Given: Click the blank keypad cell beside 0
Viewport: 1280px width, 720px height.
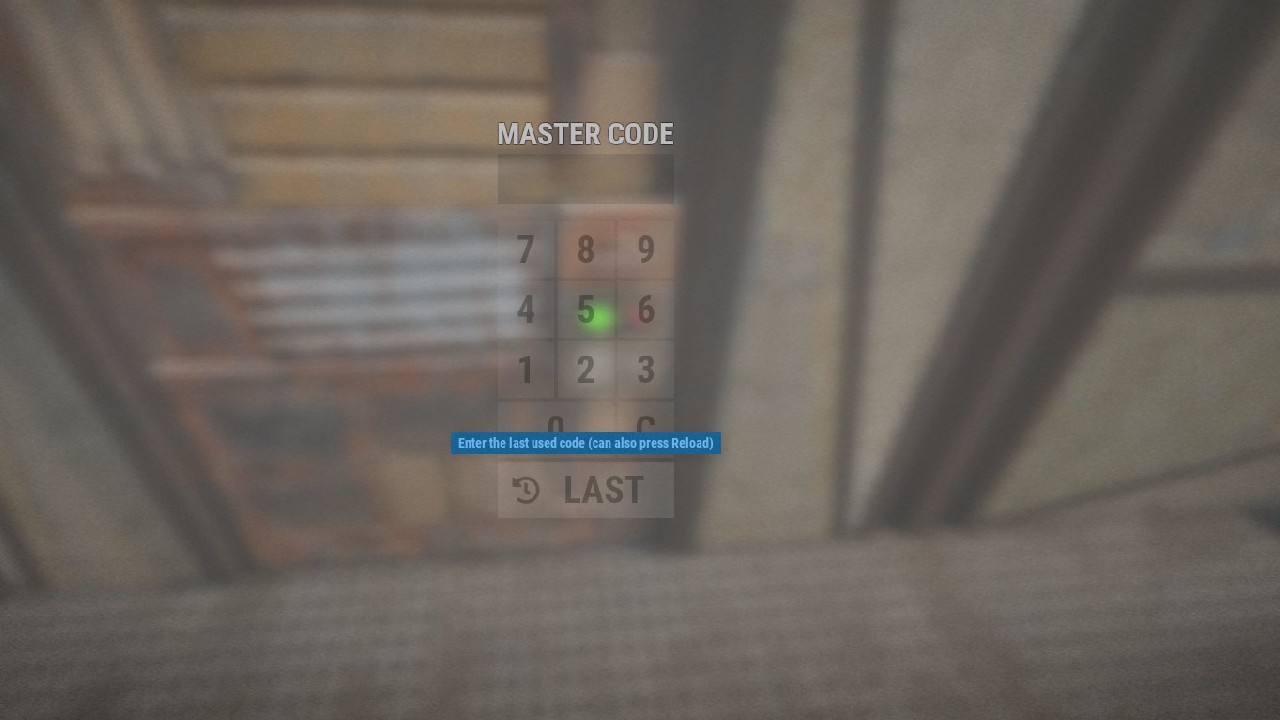Looking at the screenshot, I should coord(527,423).
